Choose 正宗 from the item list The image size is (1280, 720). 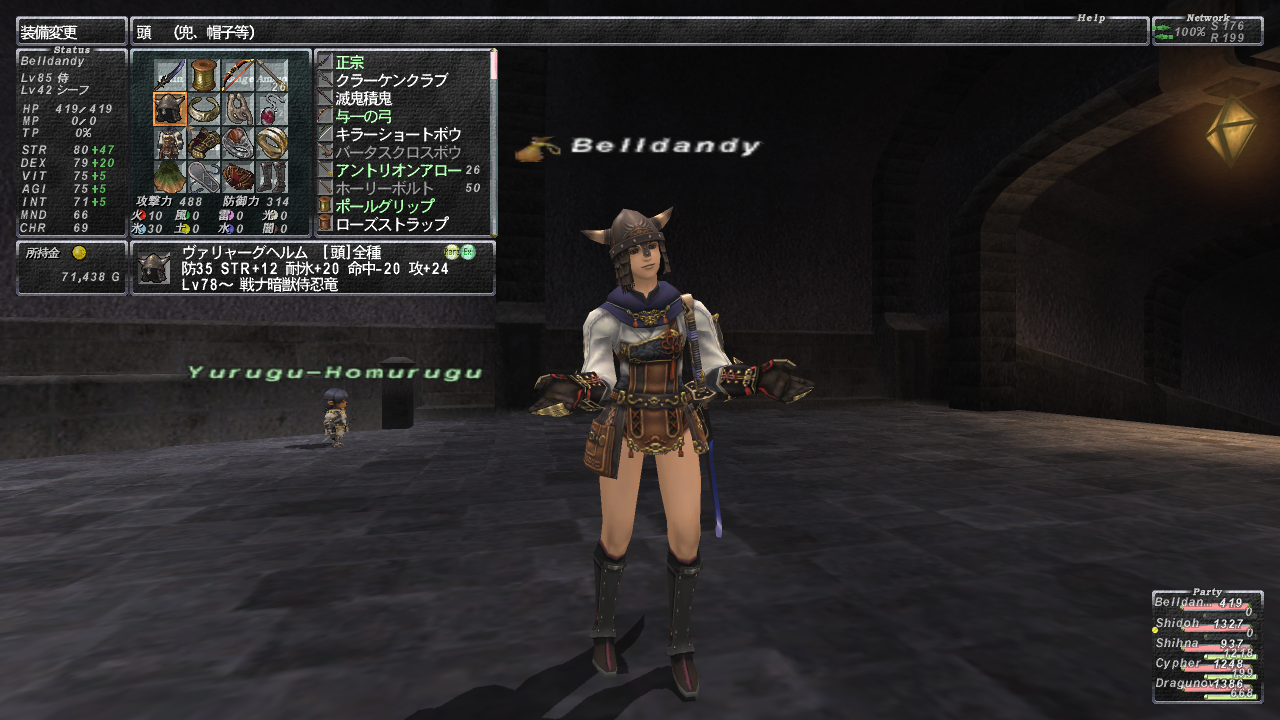point(350,62)
